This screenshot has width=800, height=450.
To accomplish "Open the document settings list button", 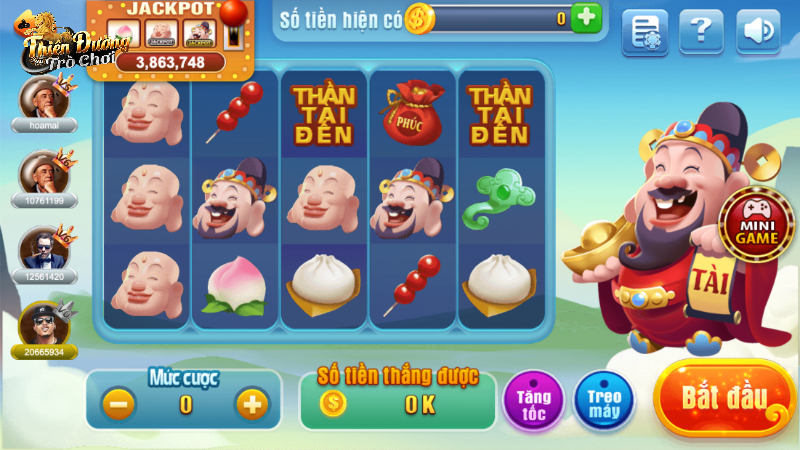I will pyautogui.click(x=645, y=32).
